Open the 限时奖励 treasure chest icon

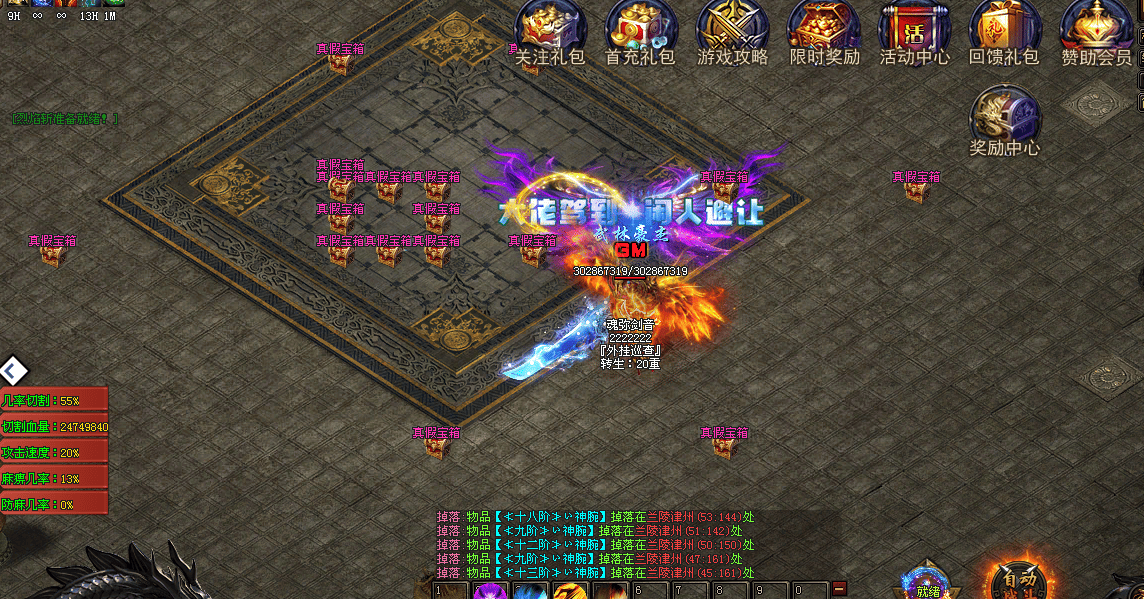[824, 30]
